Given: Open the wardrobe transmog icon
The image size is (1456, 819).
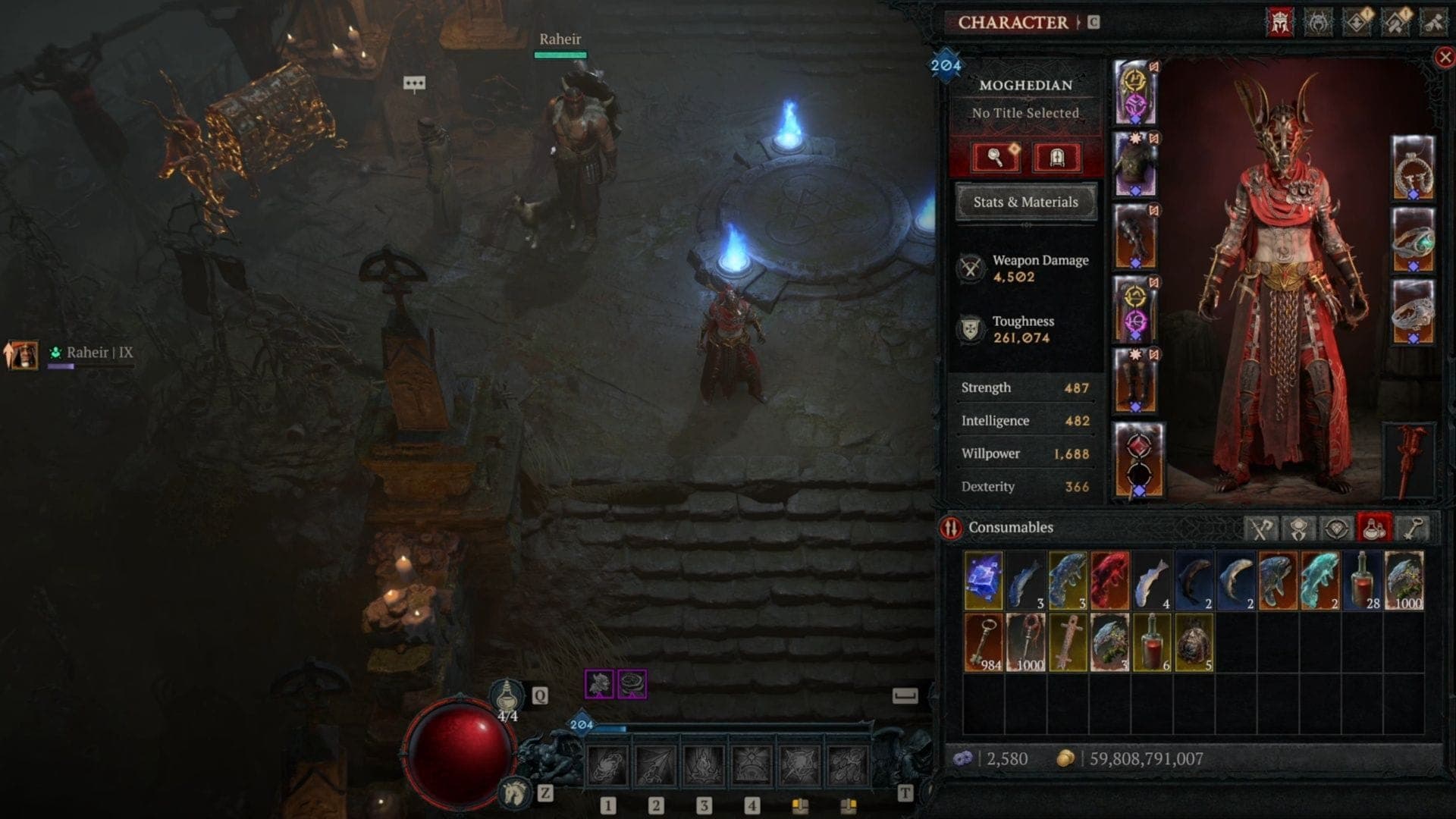Looking at the screenshot, I should click(x=1057, y=157).
